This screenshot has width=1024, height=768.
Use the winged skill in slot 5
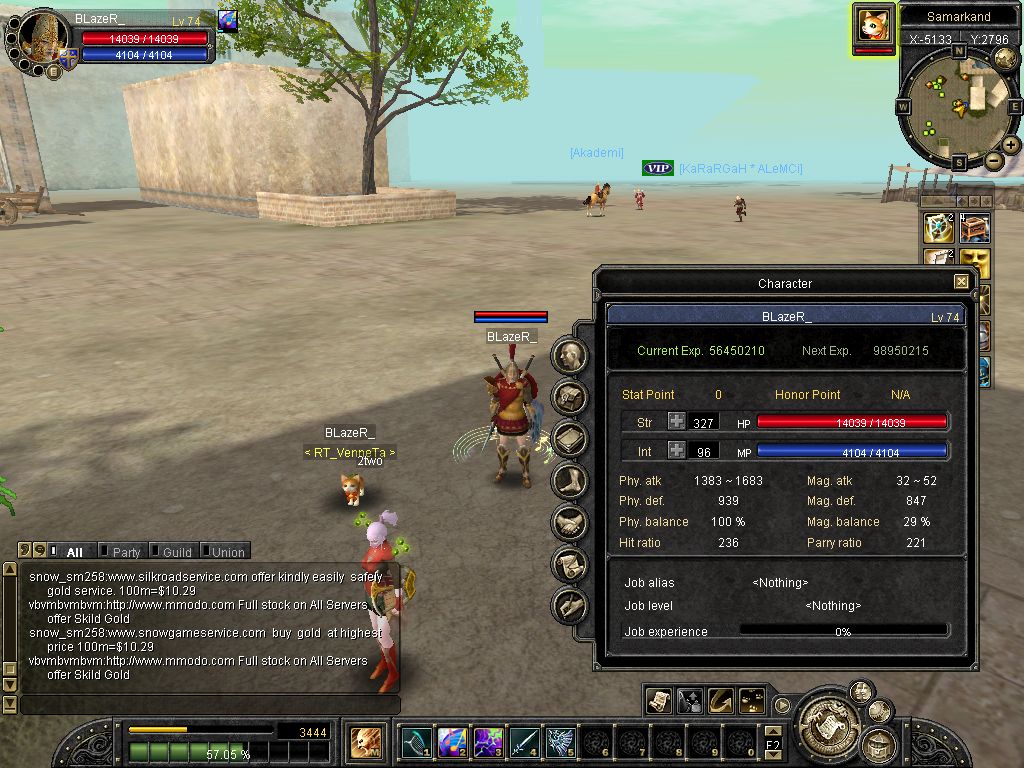pos(560,742)
